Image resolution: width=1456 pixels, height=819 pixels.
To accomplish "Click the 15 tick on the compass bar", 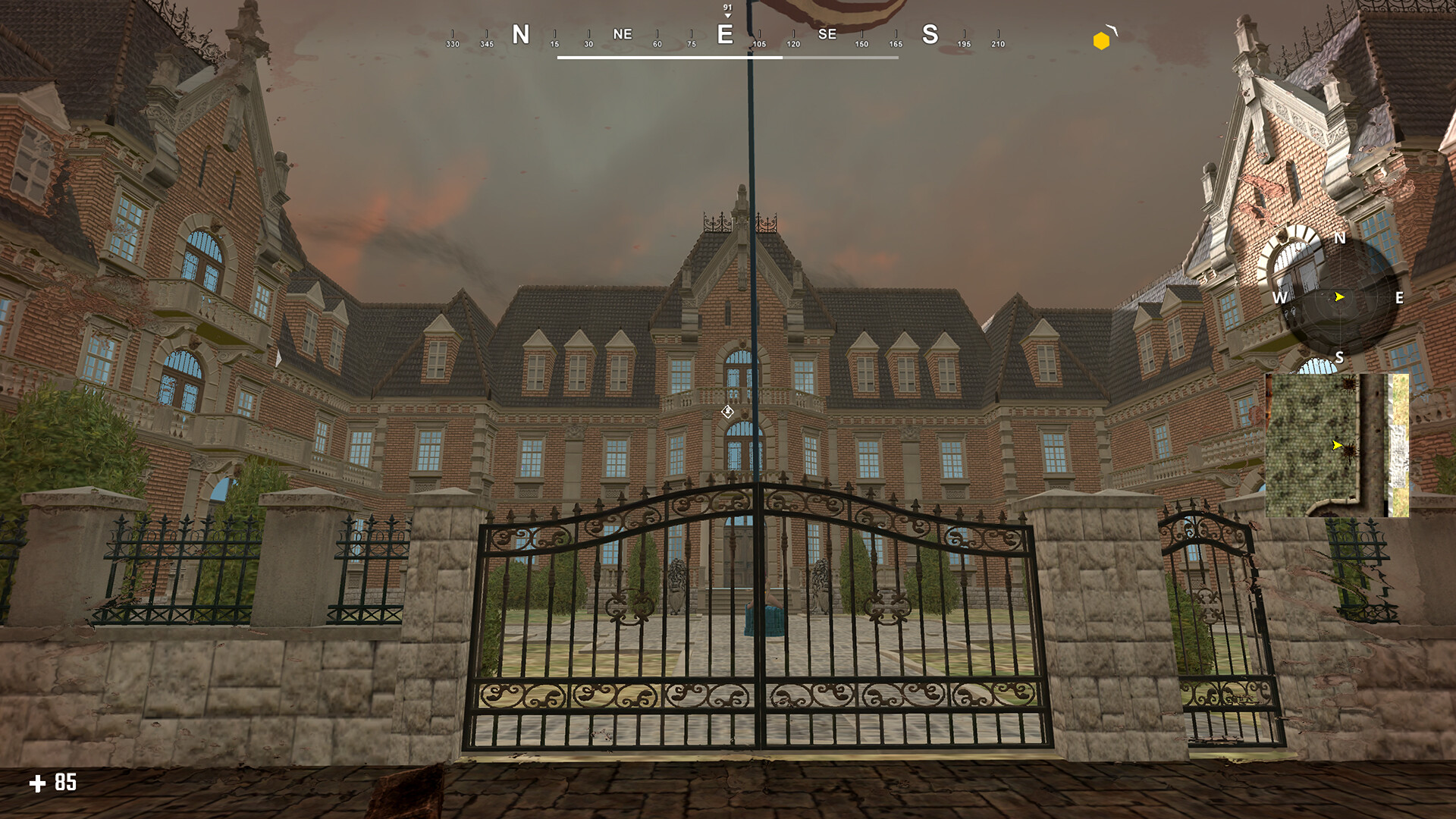I will tap(553, 44).
